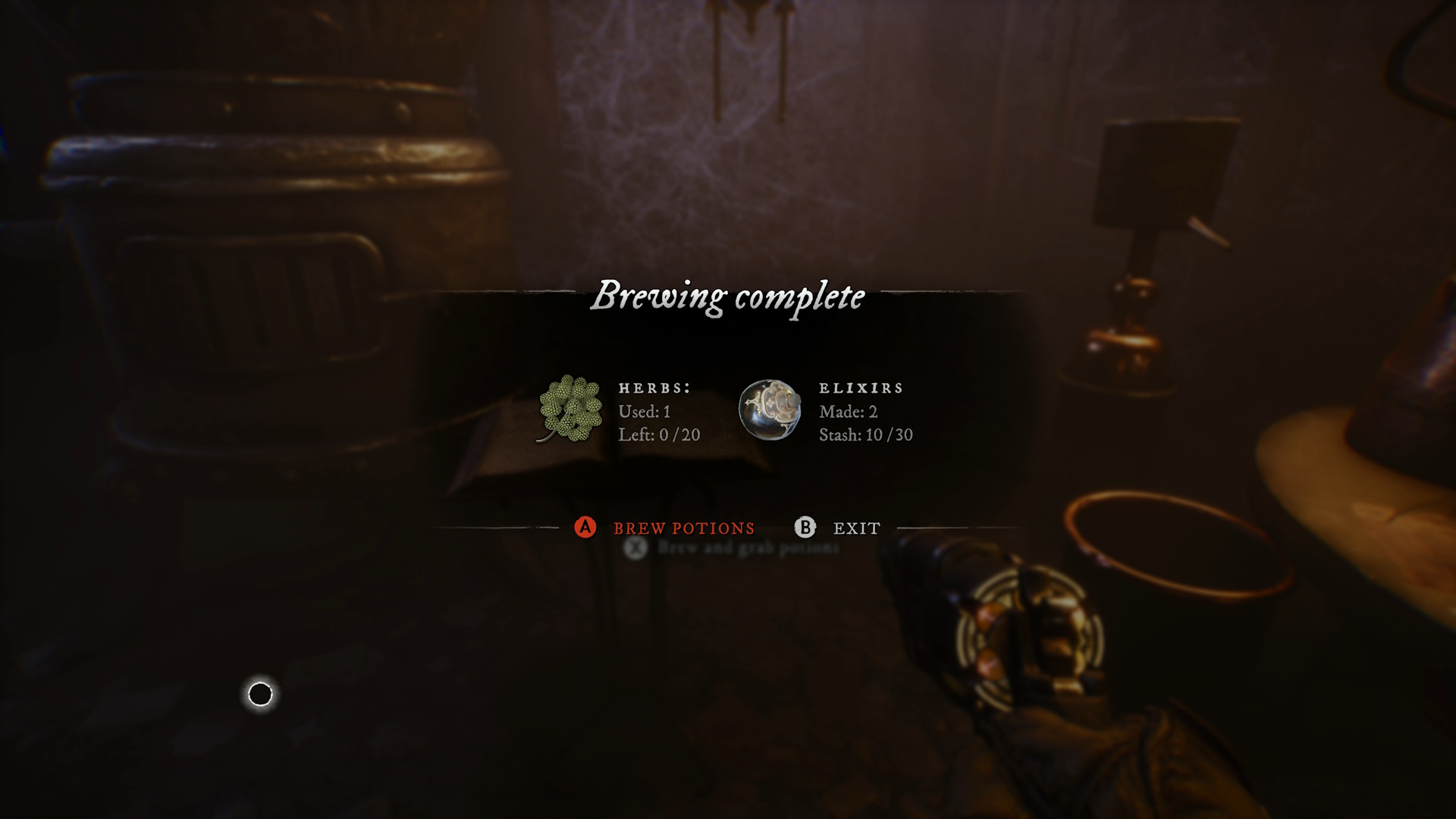Click the X button prompt icon
Screen dimensions: 1456x819
tap(634, 546)
